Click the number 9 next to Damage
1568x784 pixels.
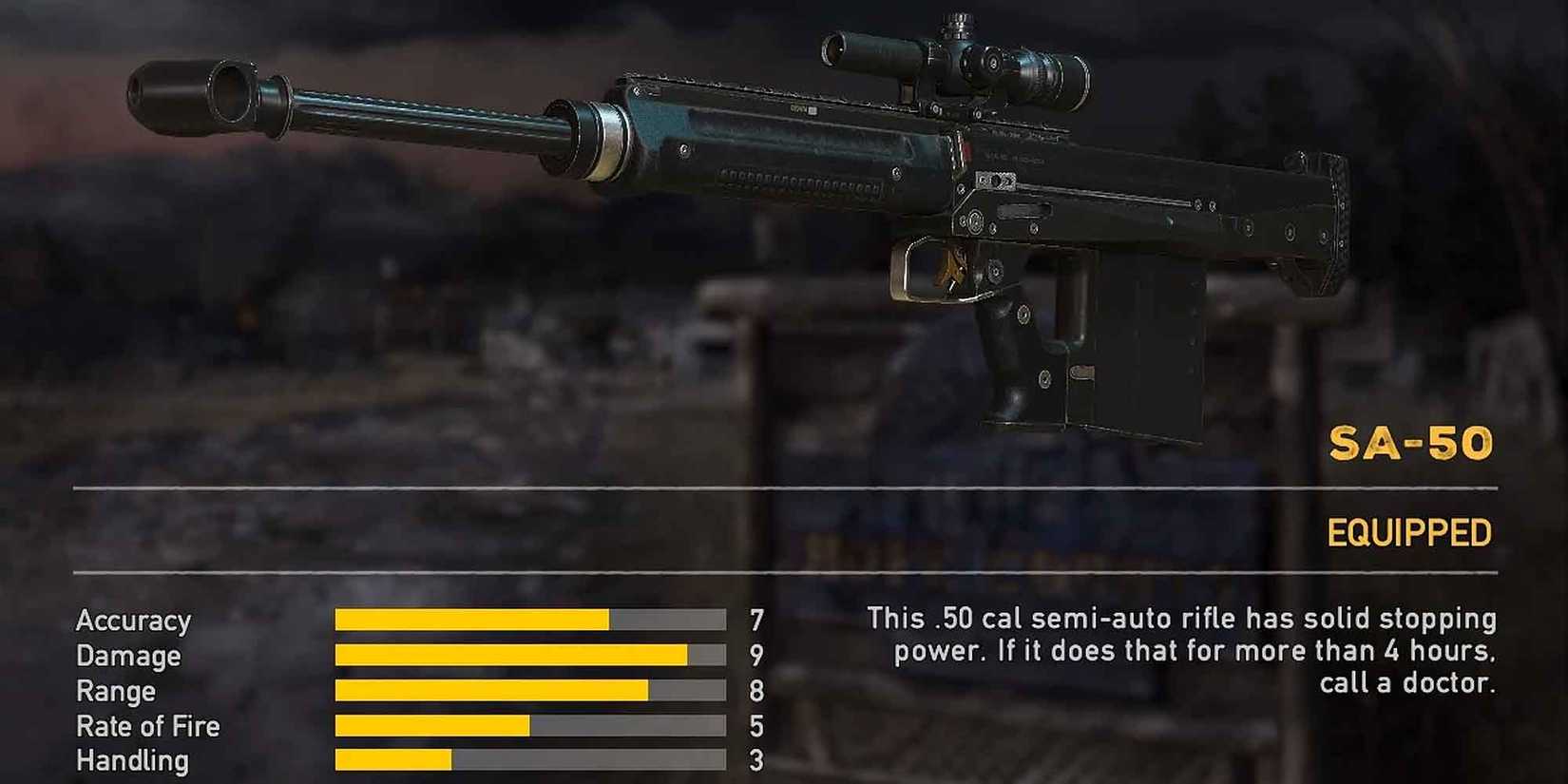[x=755, y=656]
